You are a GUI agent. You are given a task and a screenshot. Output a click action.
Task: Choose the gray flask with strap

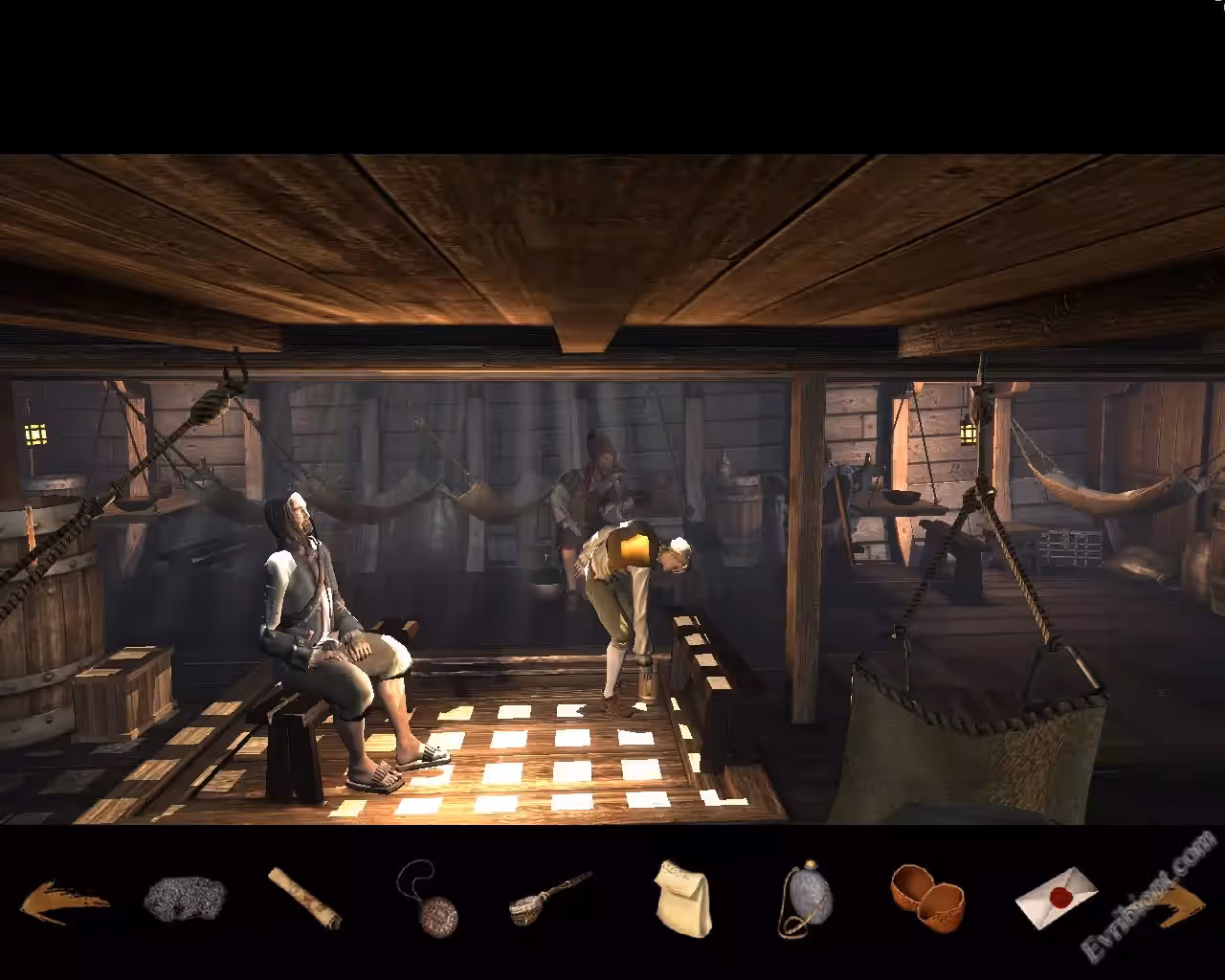[807, 900]
